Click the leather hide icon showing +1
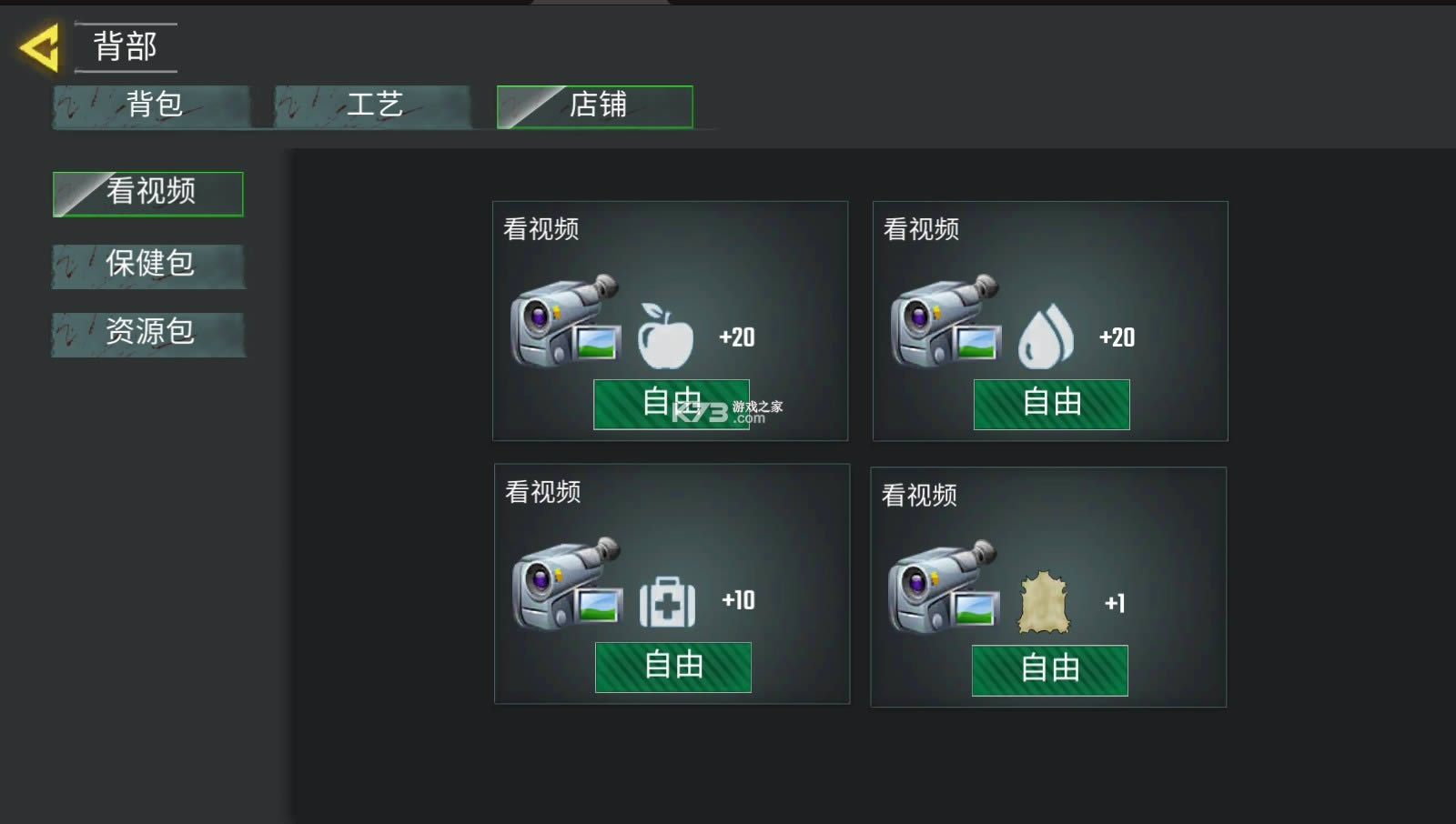 tap(1046, 600)
